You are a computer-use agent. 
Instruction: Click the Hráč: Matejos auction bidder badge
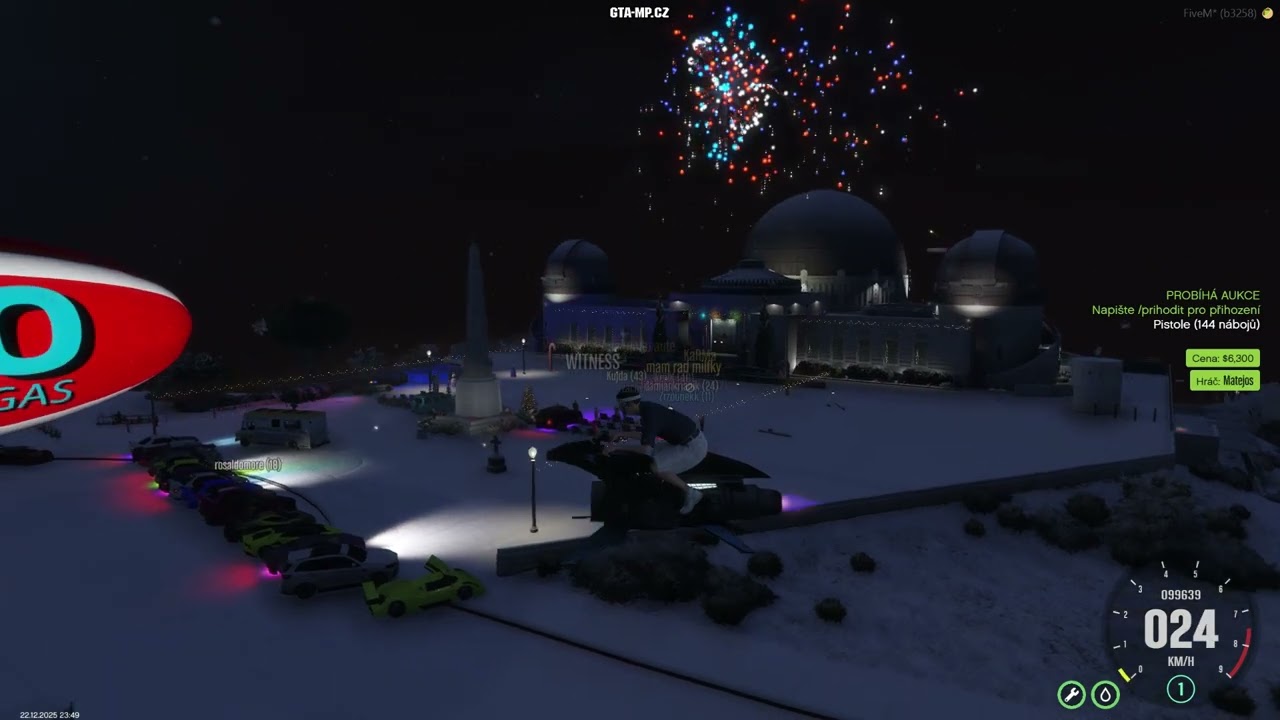1225,380
